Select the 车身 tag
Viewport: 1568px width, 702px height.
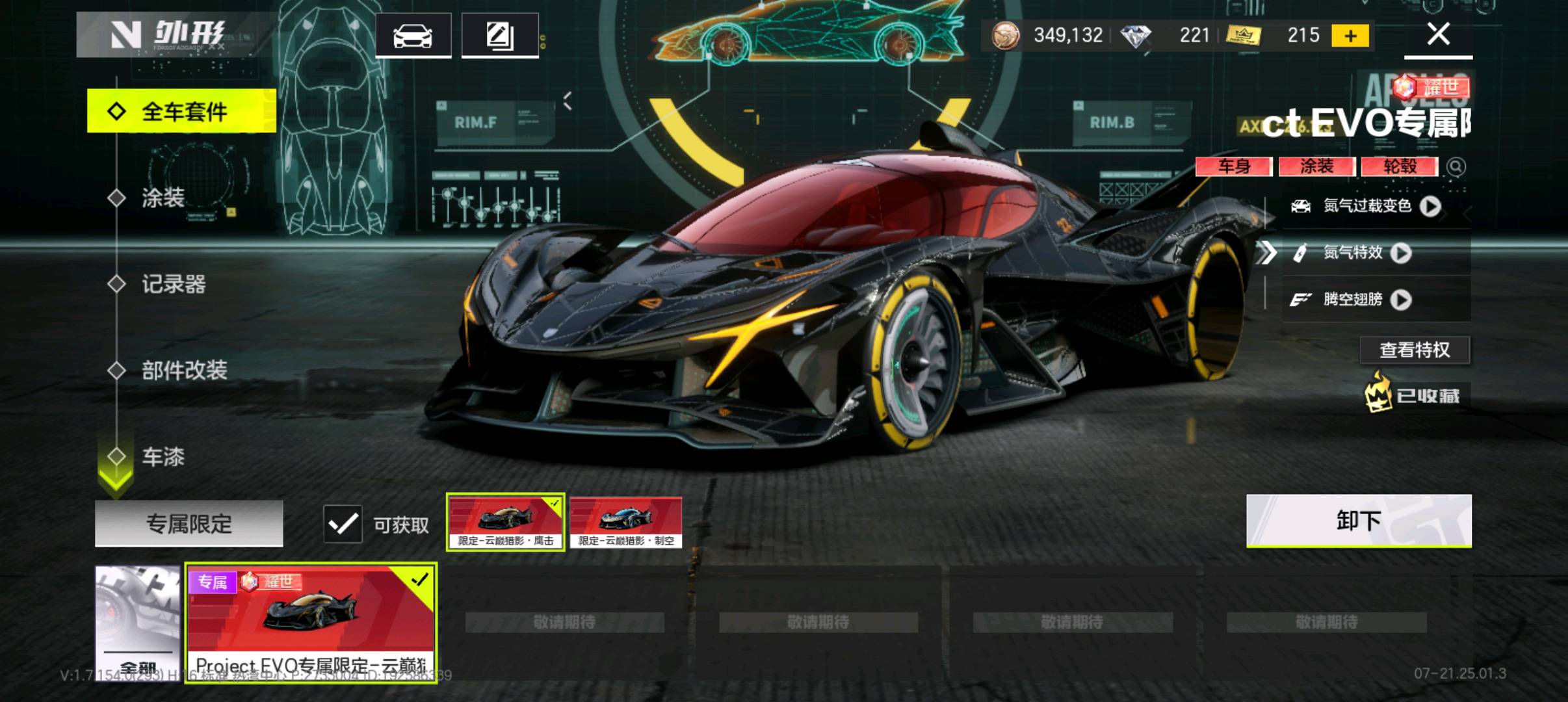[1233, 166]
